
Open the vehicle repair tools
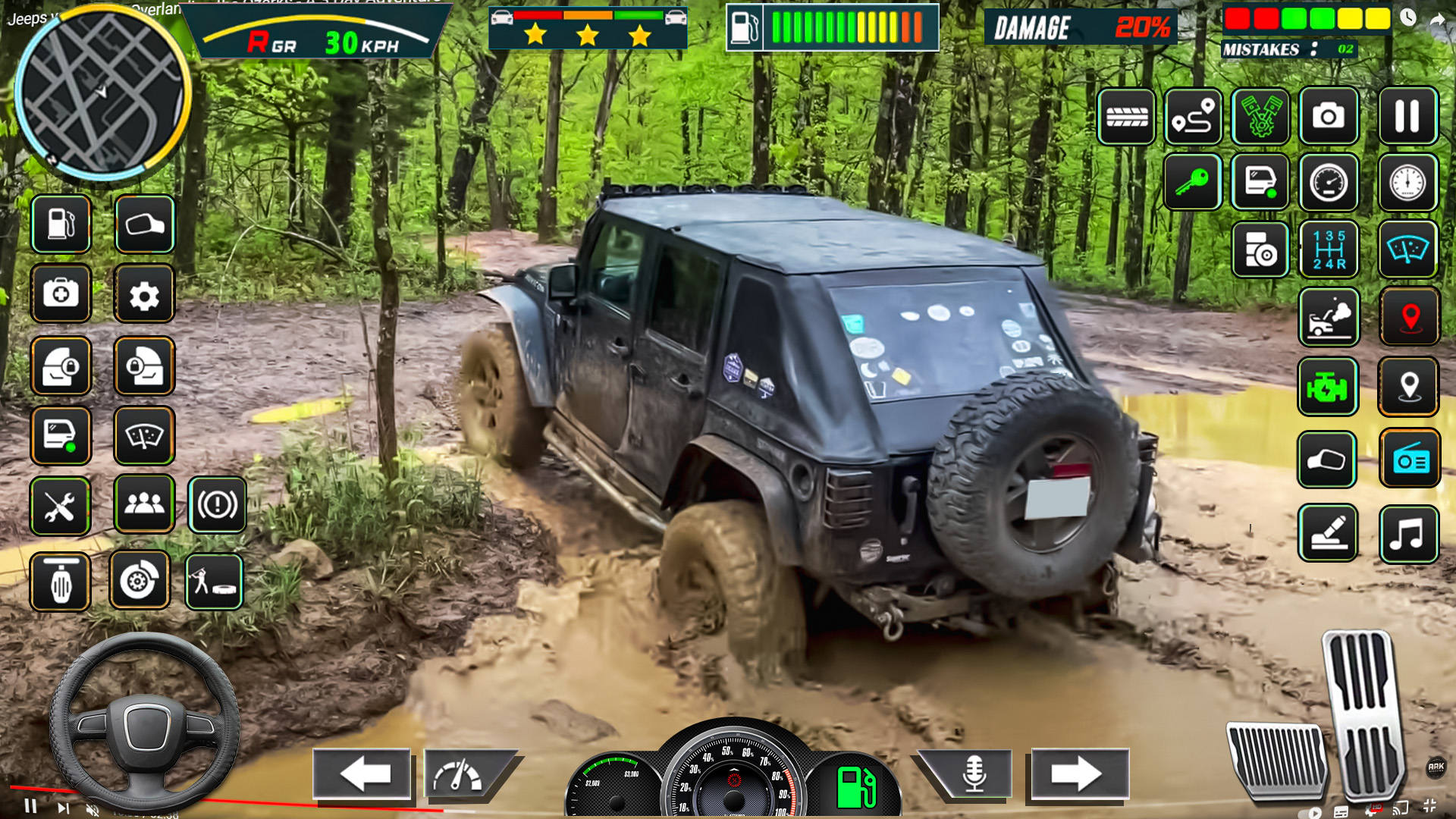pos(61,506)
